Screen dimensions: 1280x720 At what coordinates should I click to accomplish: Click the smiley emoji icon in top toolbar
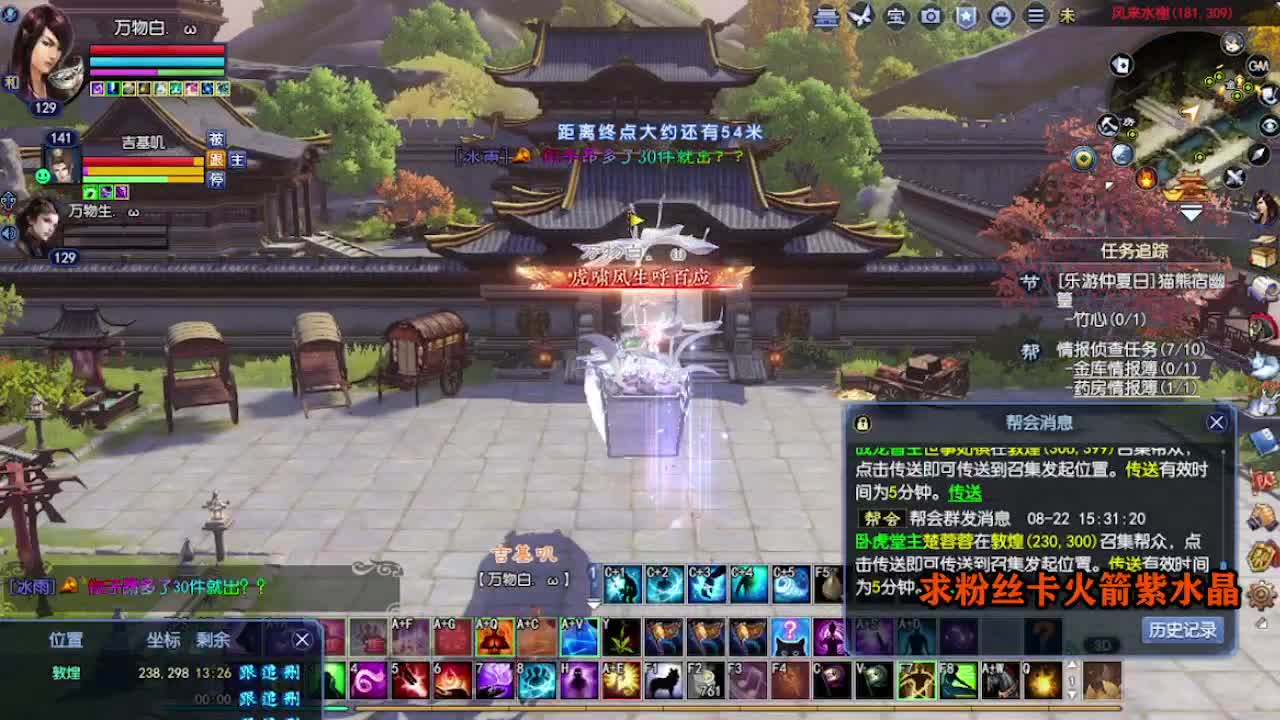pos(1001,16)
